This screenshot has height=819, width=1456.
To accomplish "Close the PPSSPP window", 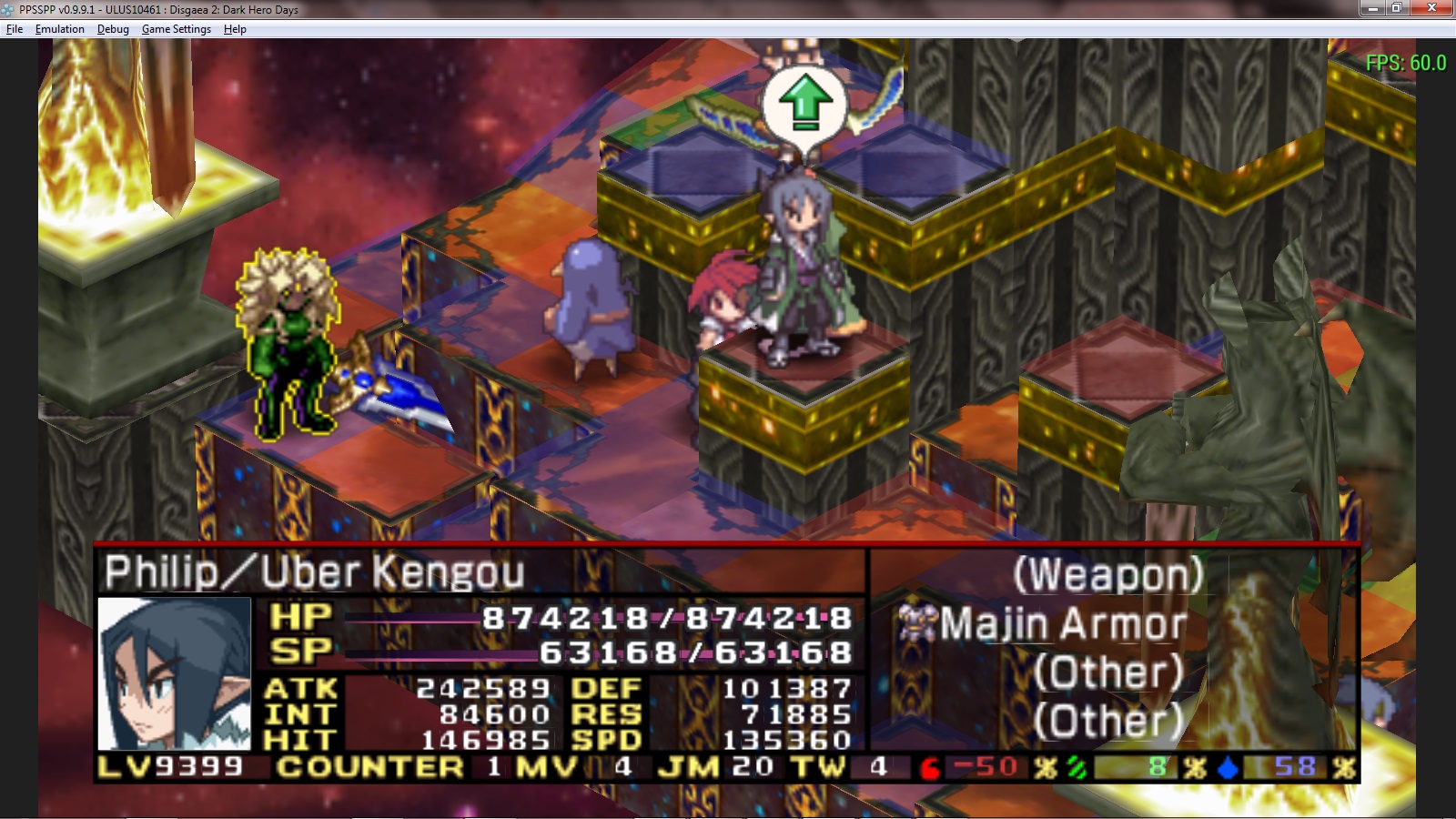I will tap(1431, 8).
